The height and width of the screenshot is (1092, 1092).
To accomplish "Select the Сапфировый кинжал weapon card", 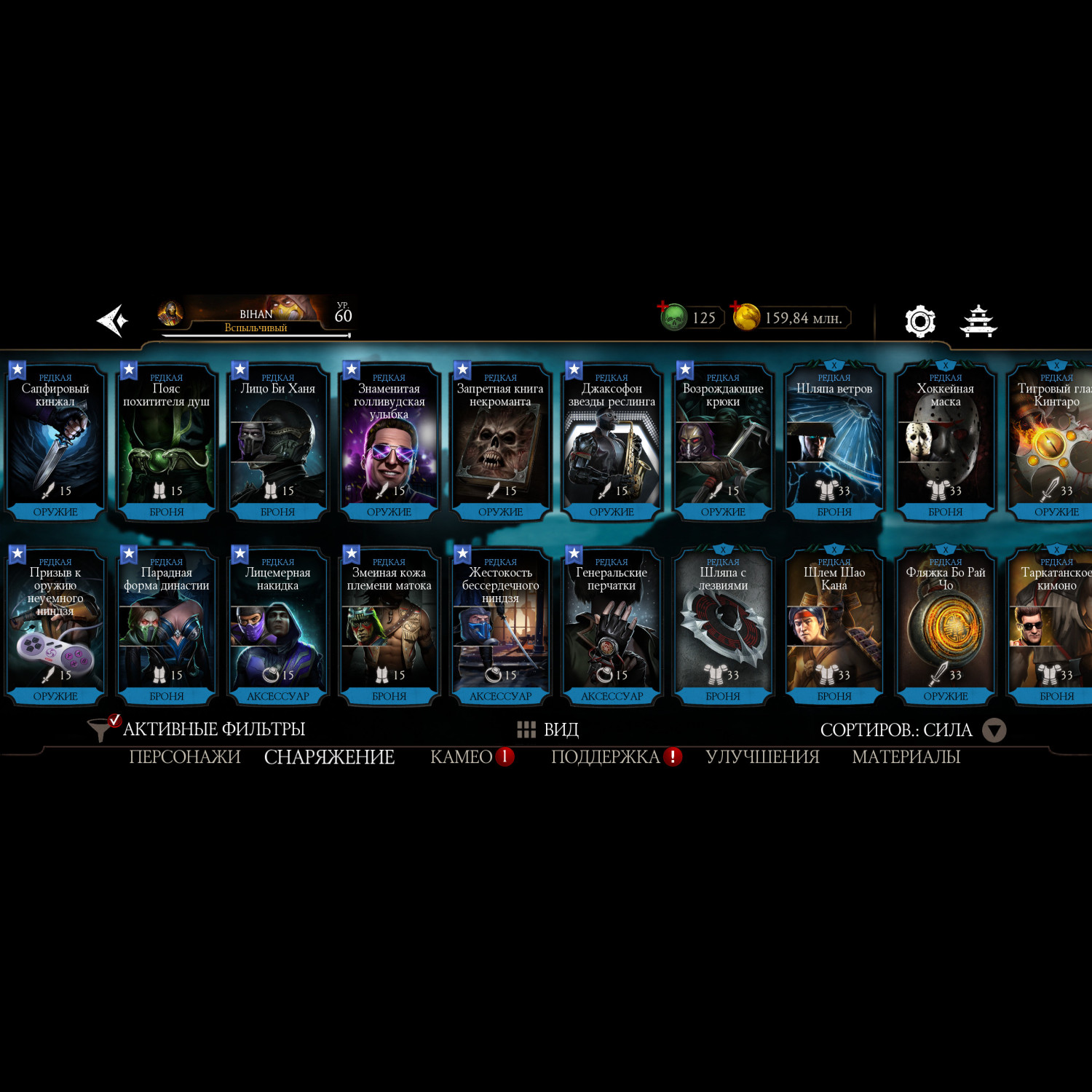I will pyautogui.click(x=55, y=442).
